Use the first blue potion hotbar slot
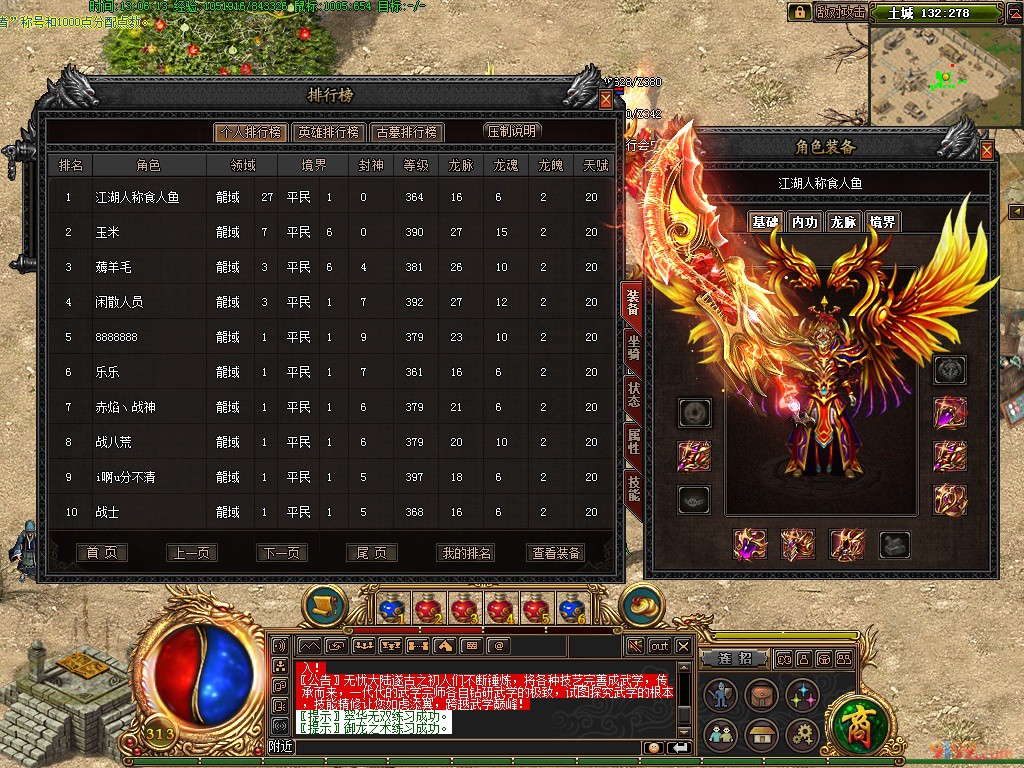Image resolution: width=1024 pixels, height=768 pixels. (394, 607)
